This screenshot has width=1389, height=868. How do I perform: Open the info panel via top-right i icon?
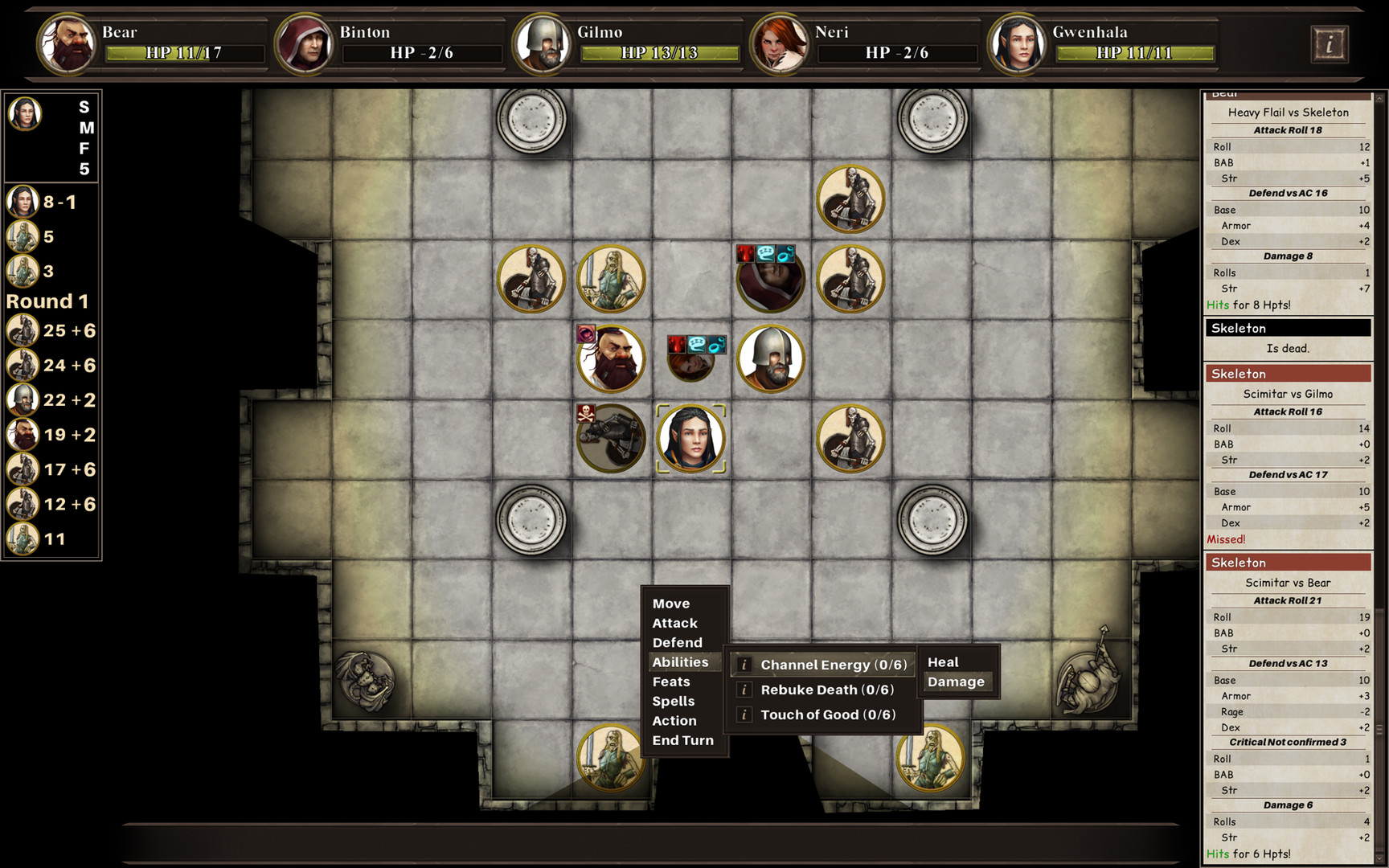[1330, 43]
